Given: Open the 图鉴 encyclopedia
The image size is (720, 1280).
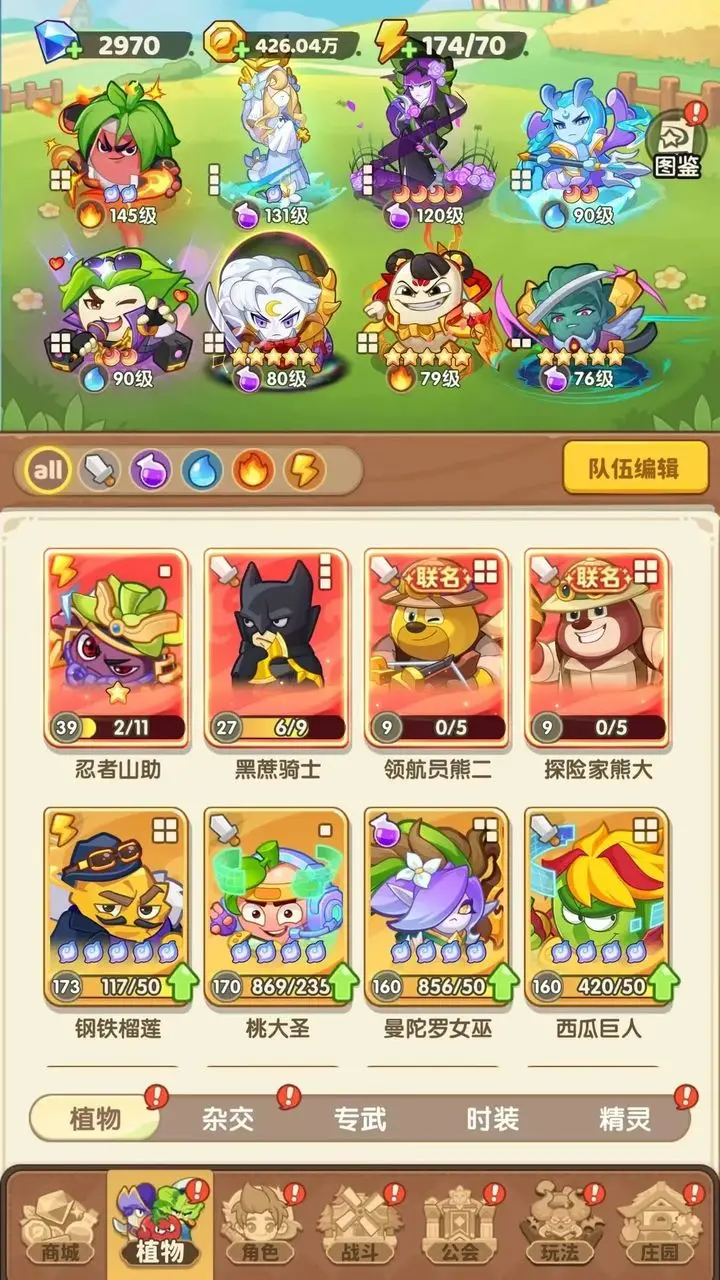Looking at the screenshot, I should click(677, 147).
